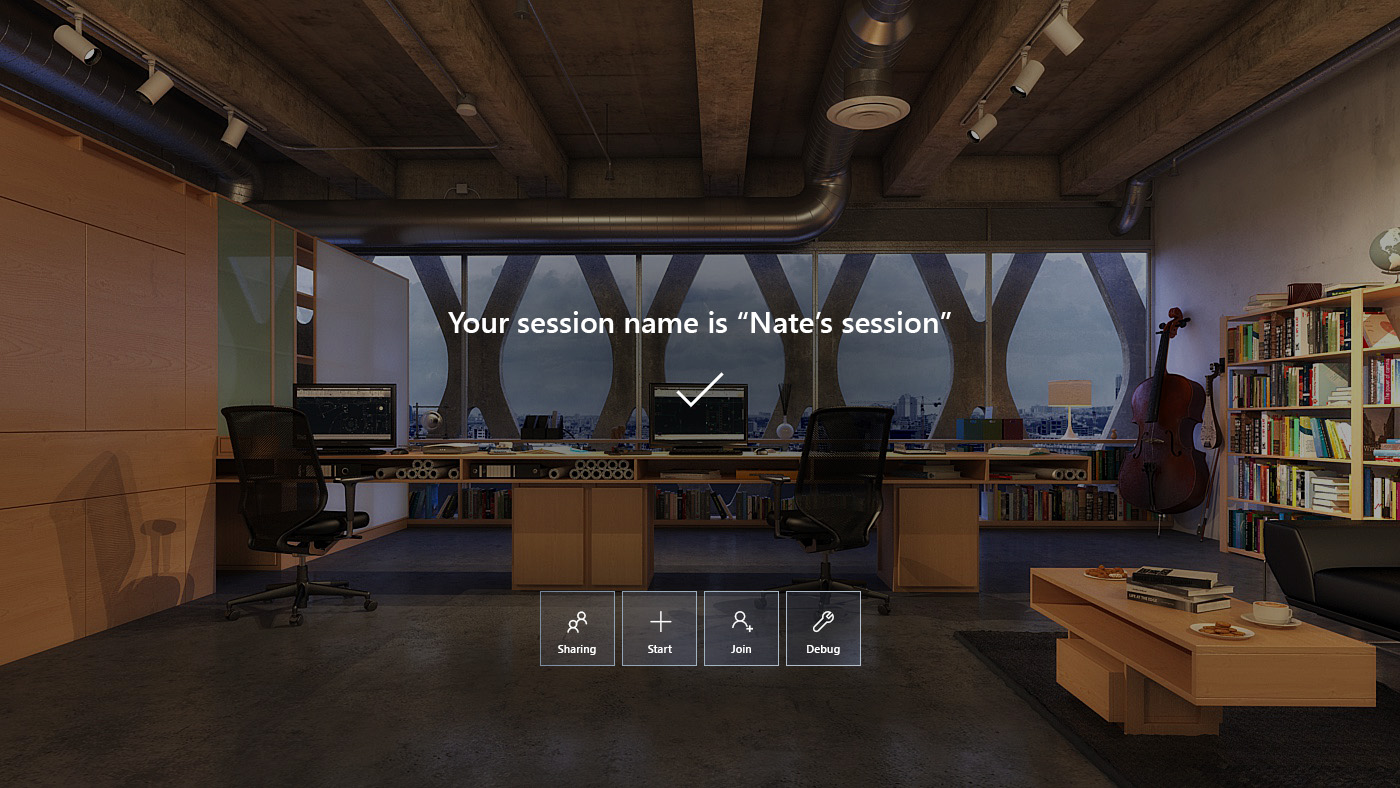Click the Sharing label
1400x788 pixels.
pos(577,649)
